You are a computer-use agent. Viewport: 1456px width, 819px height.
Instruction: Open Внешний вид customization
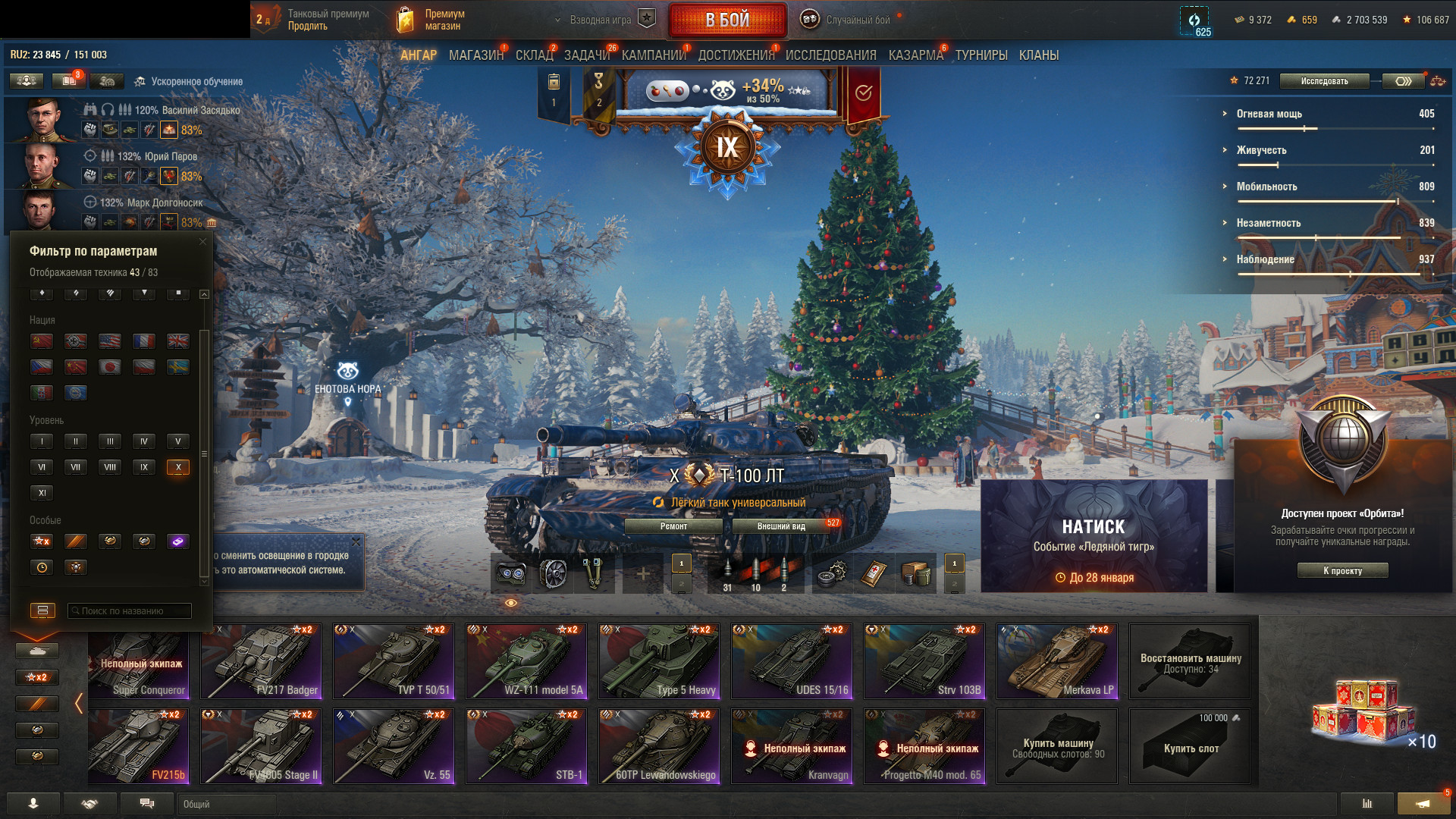[781, 526]
